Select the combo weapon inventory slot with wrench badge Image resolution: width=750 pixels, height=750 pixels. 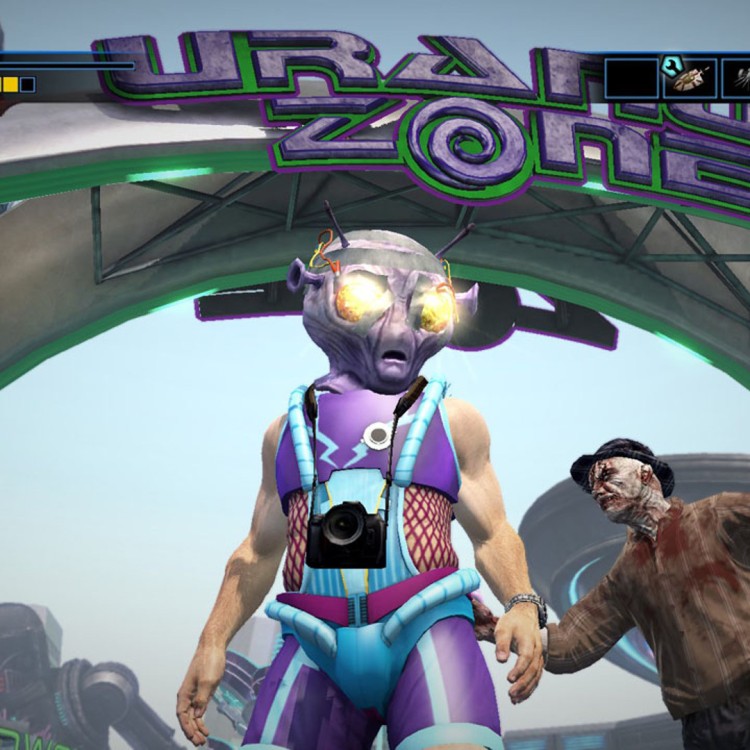click(x=690, y=77)
